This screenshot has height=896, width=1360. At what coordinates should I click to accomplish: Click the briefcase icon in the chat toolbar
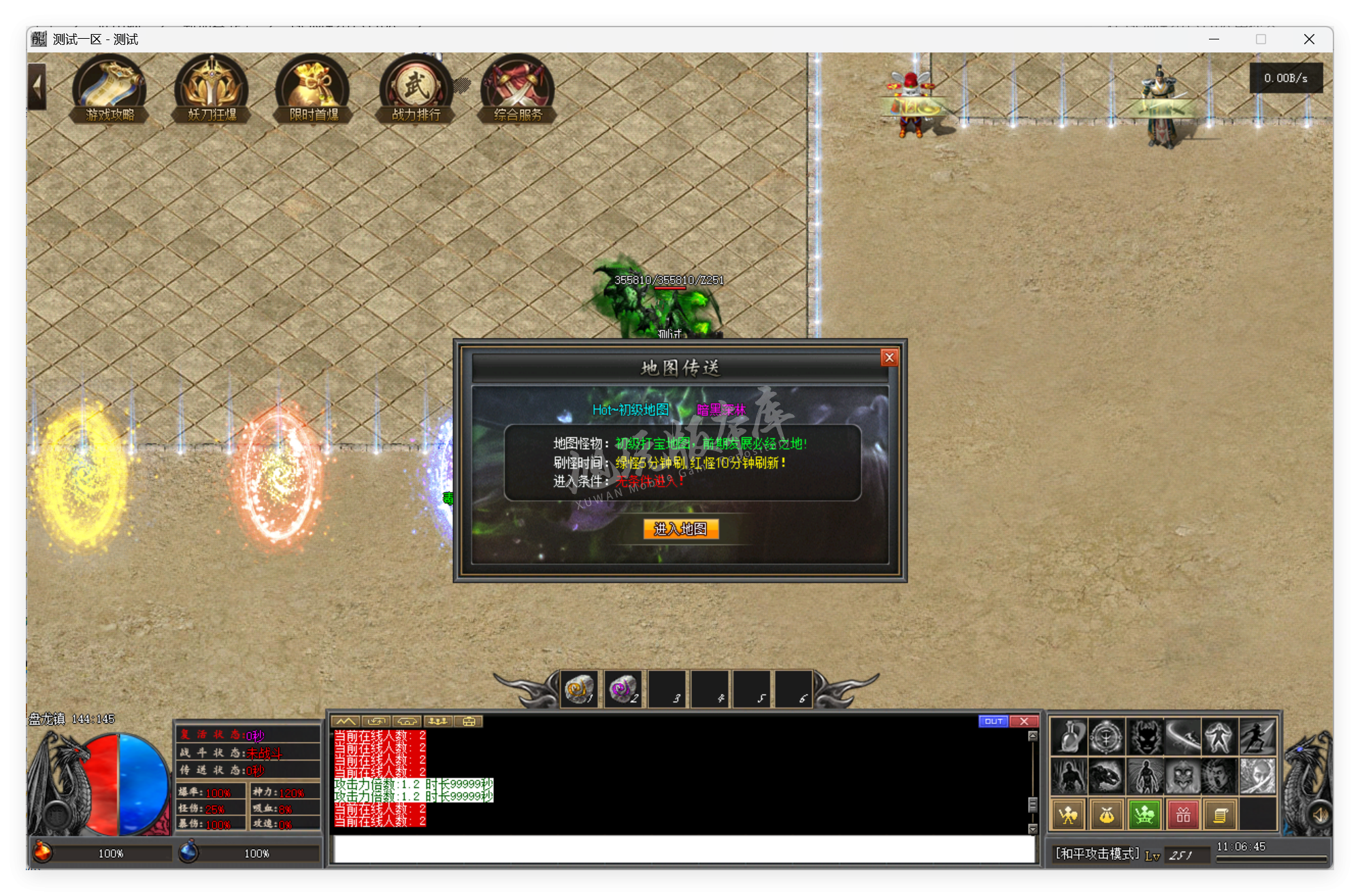467,720
